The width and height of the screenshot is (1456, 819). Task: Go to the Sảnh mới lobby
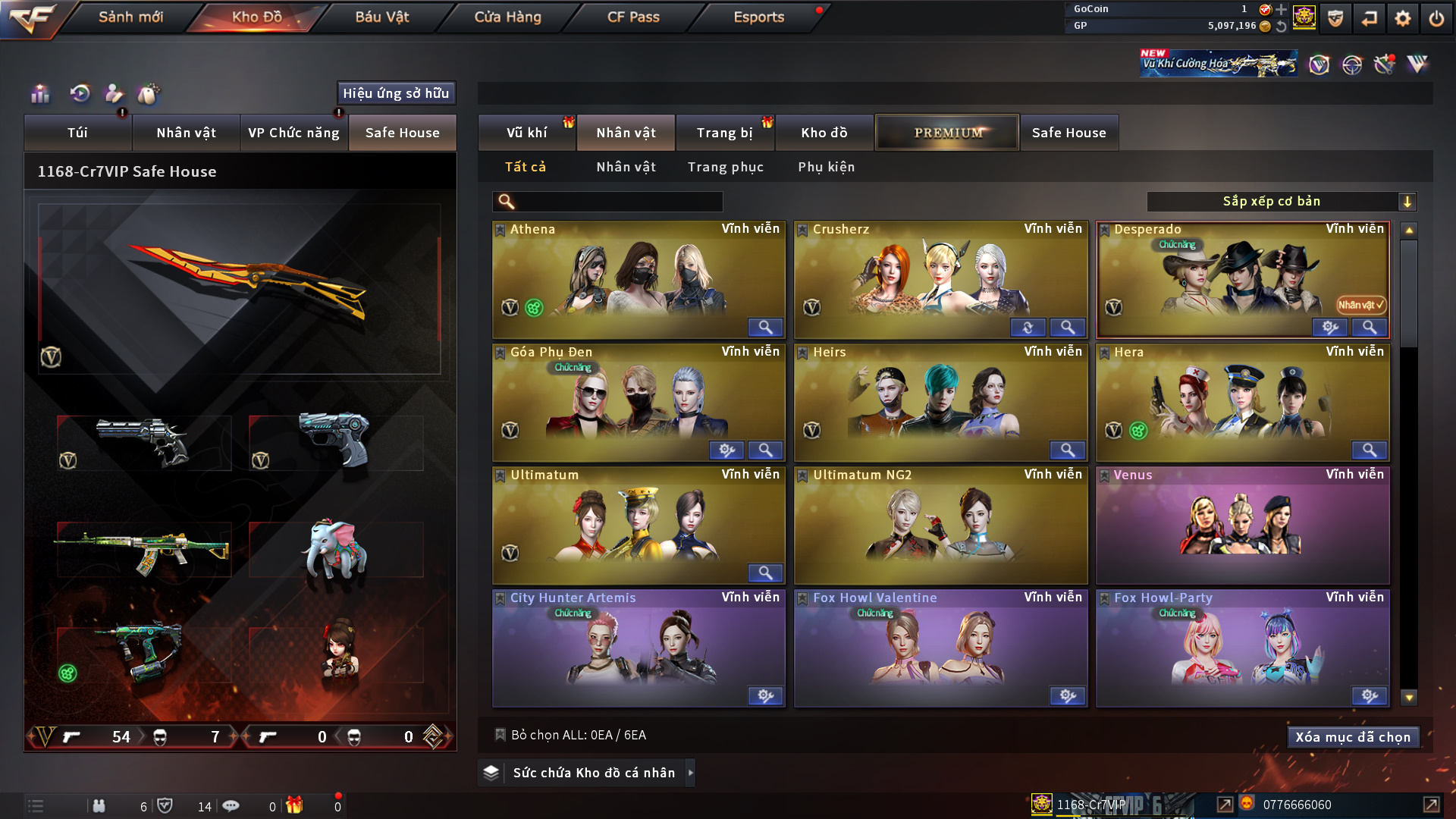coord(130,17)
